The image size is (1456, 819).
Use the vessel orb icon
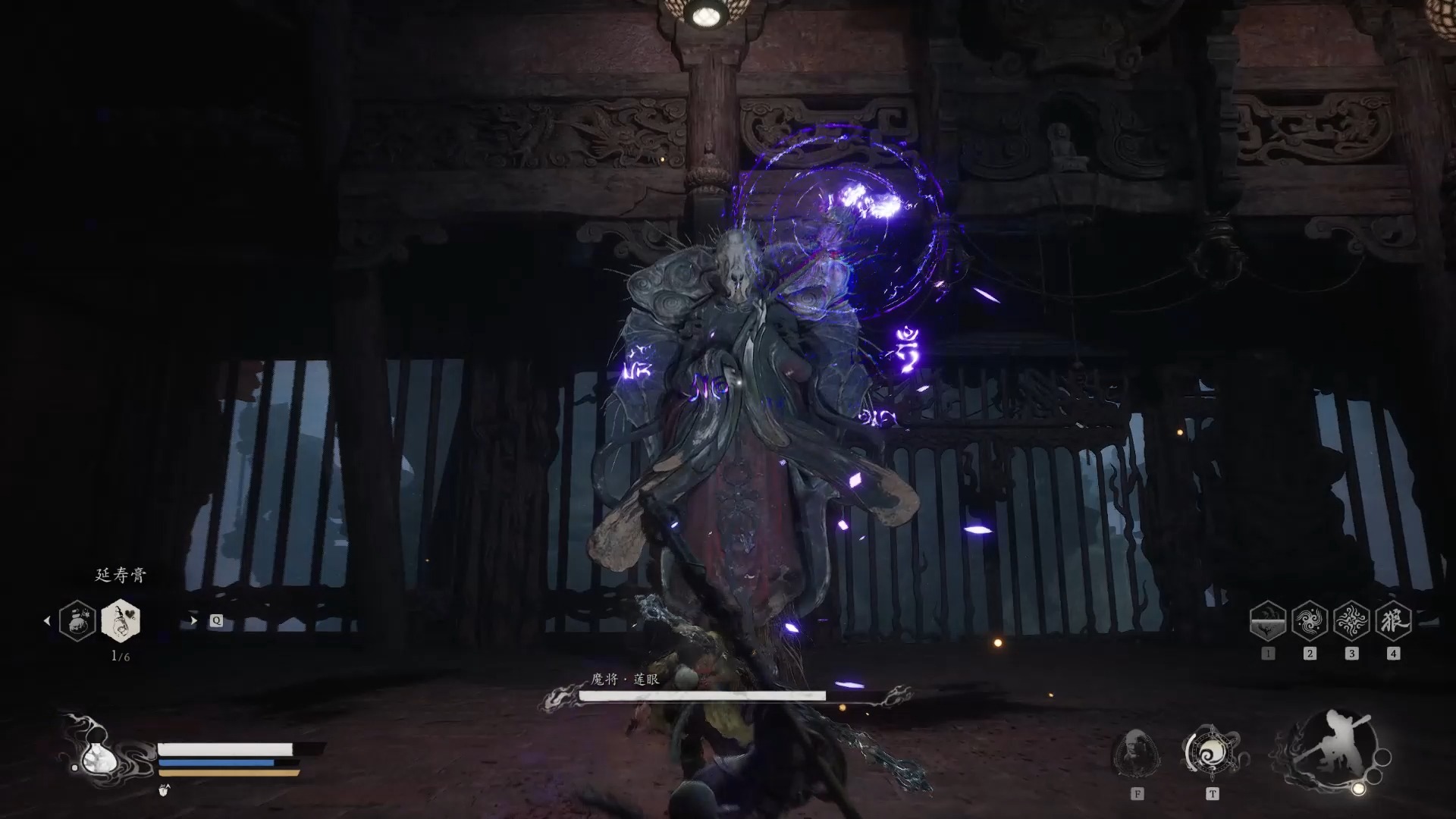[1211, 752]
